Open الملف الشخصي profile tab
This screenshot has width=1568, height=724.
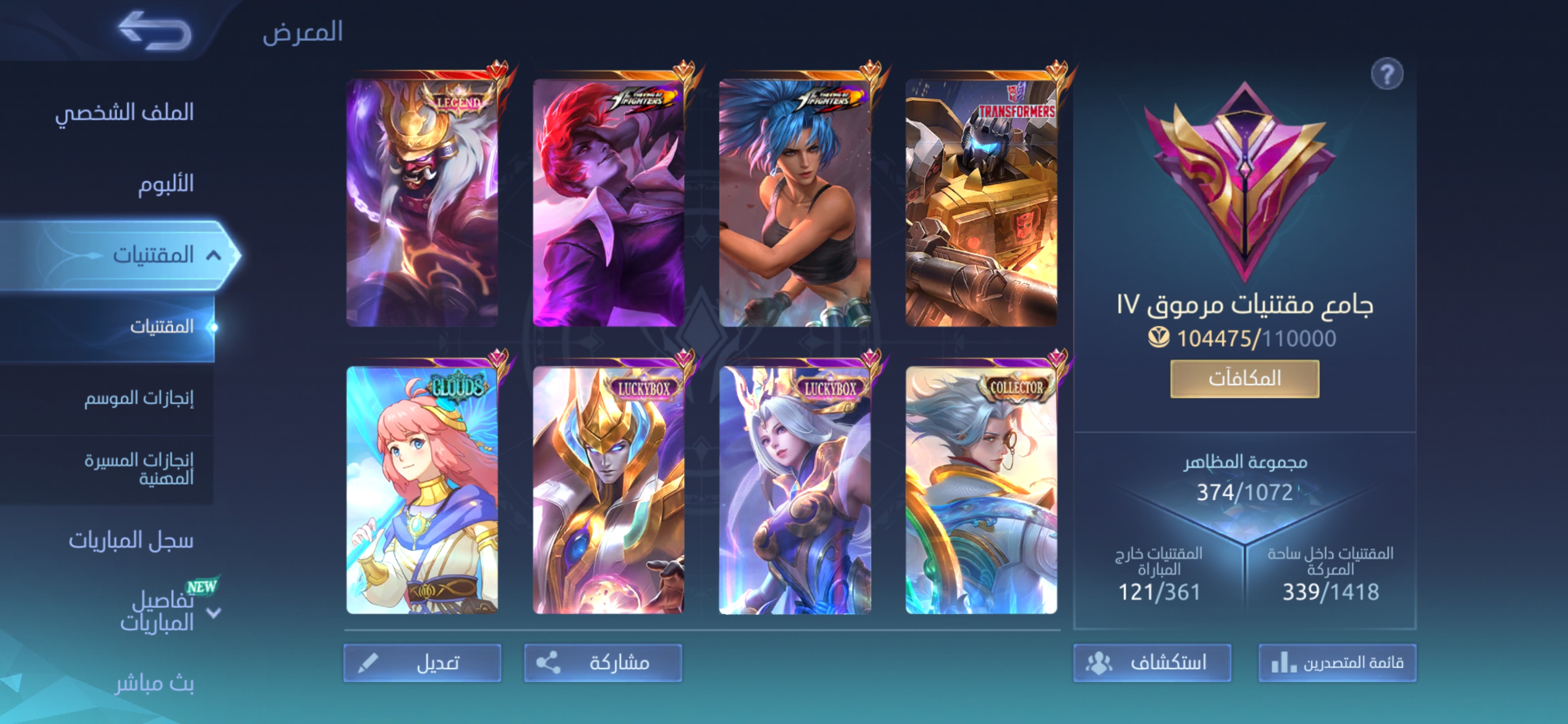tap(124, 112)
